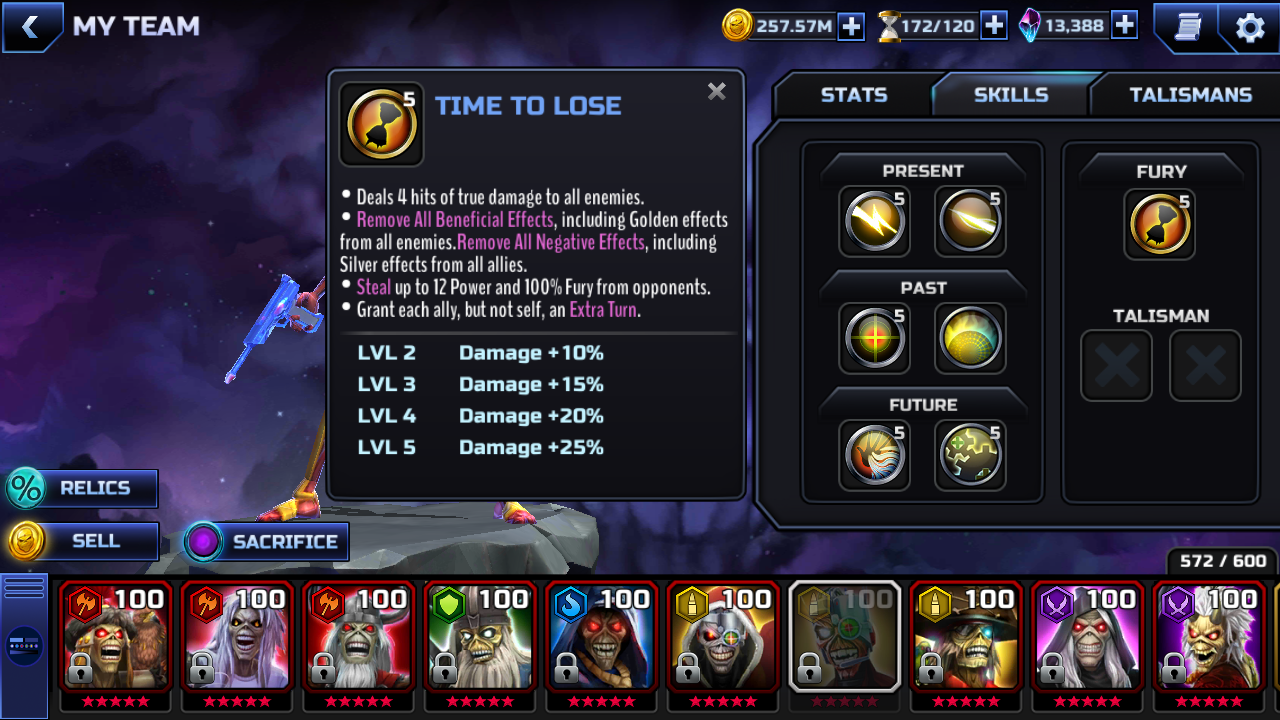
Task: Select the lightning bolt Present skill
Action: [874, 221]
